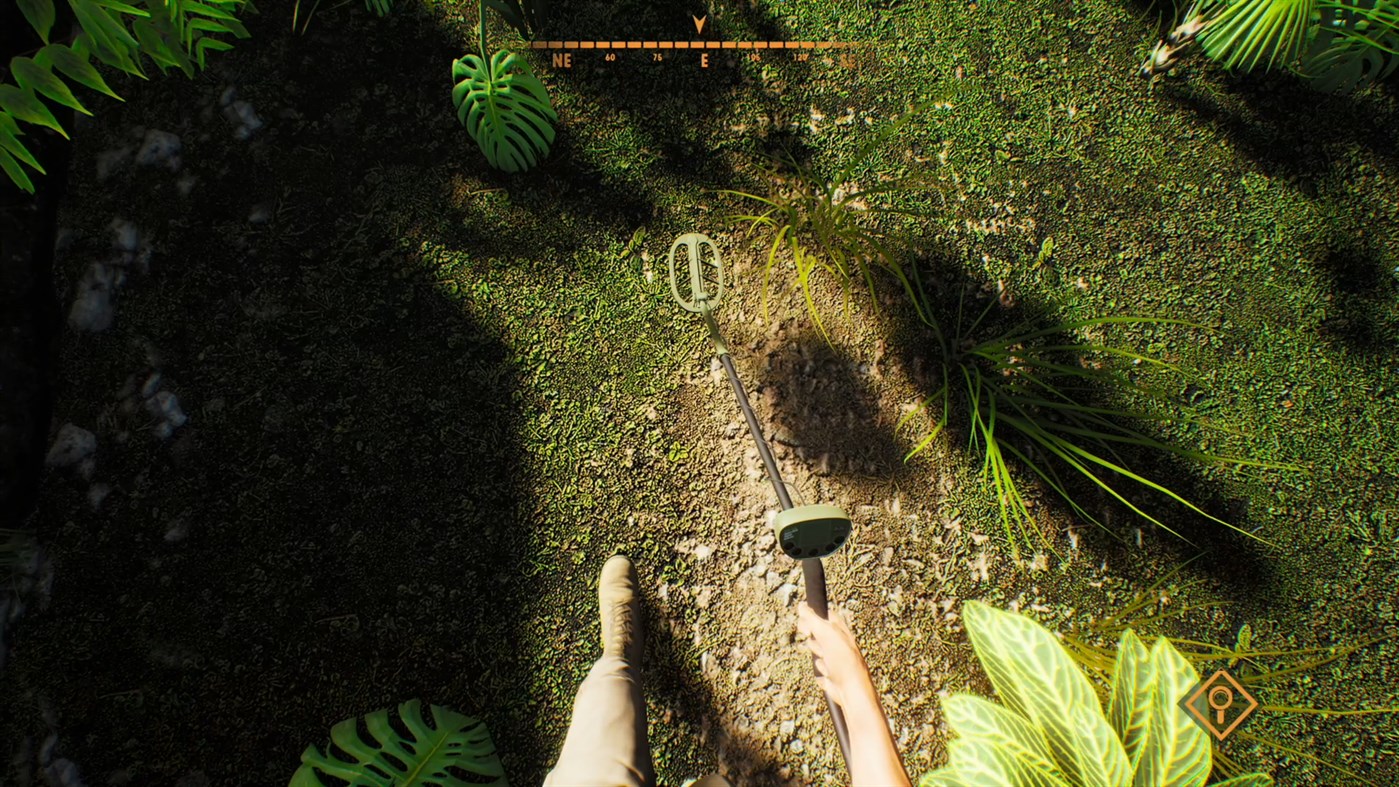Select the metal detector coil head
The image size is (1399, 787).
(696, 273)
